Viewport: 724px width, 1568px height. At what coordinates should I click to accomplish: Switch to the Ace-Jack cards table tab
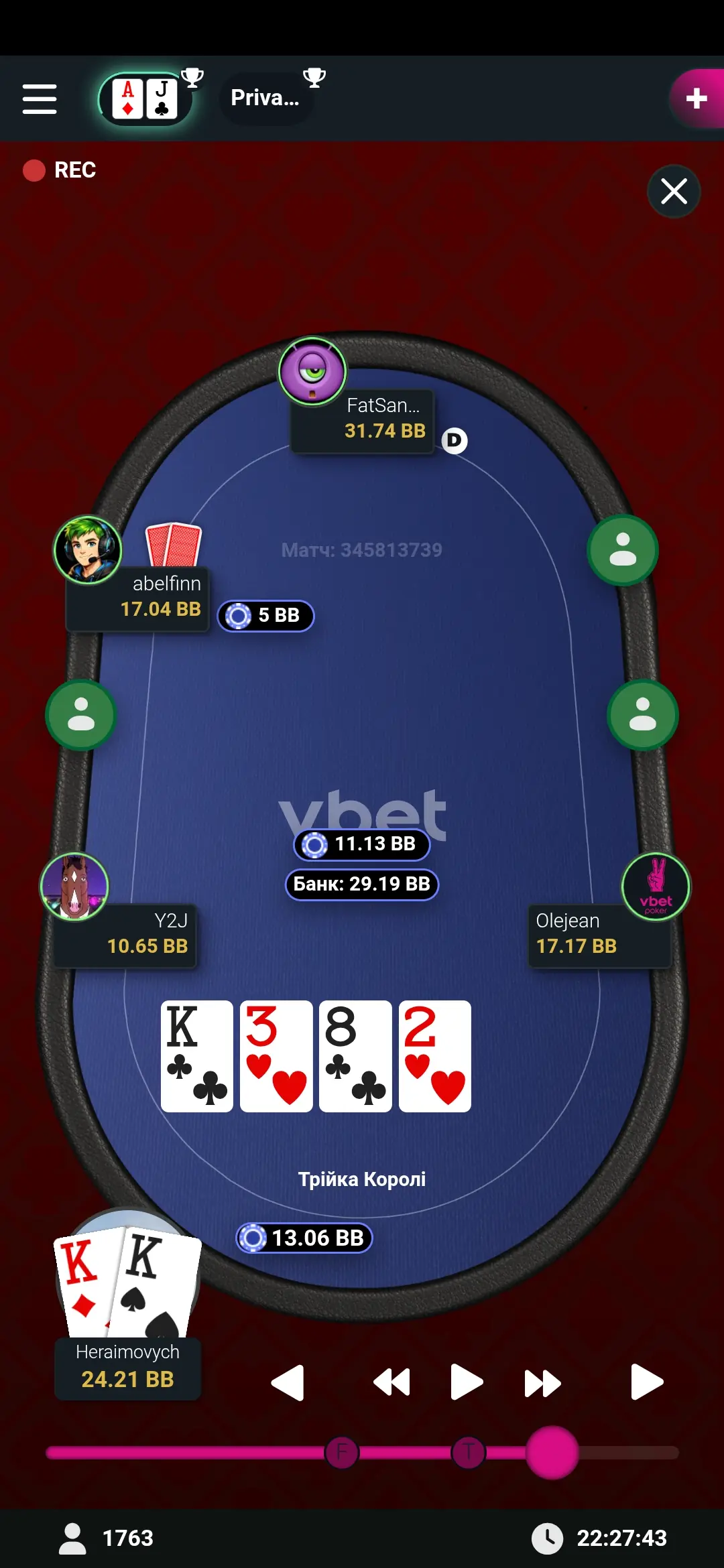[x=145, y=99]
